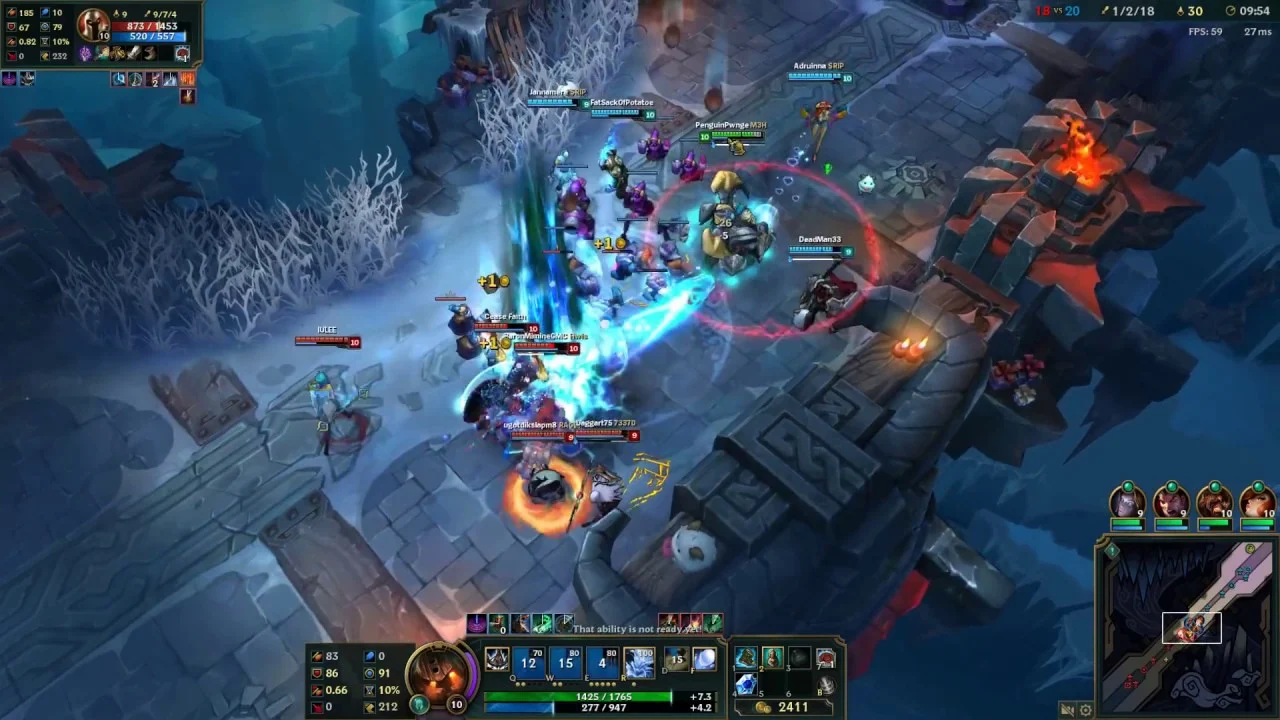Use the item in inventory slot 1

coord(746,658)
